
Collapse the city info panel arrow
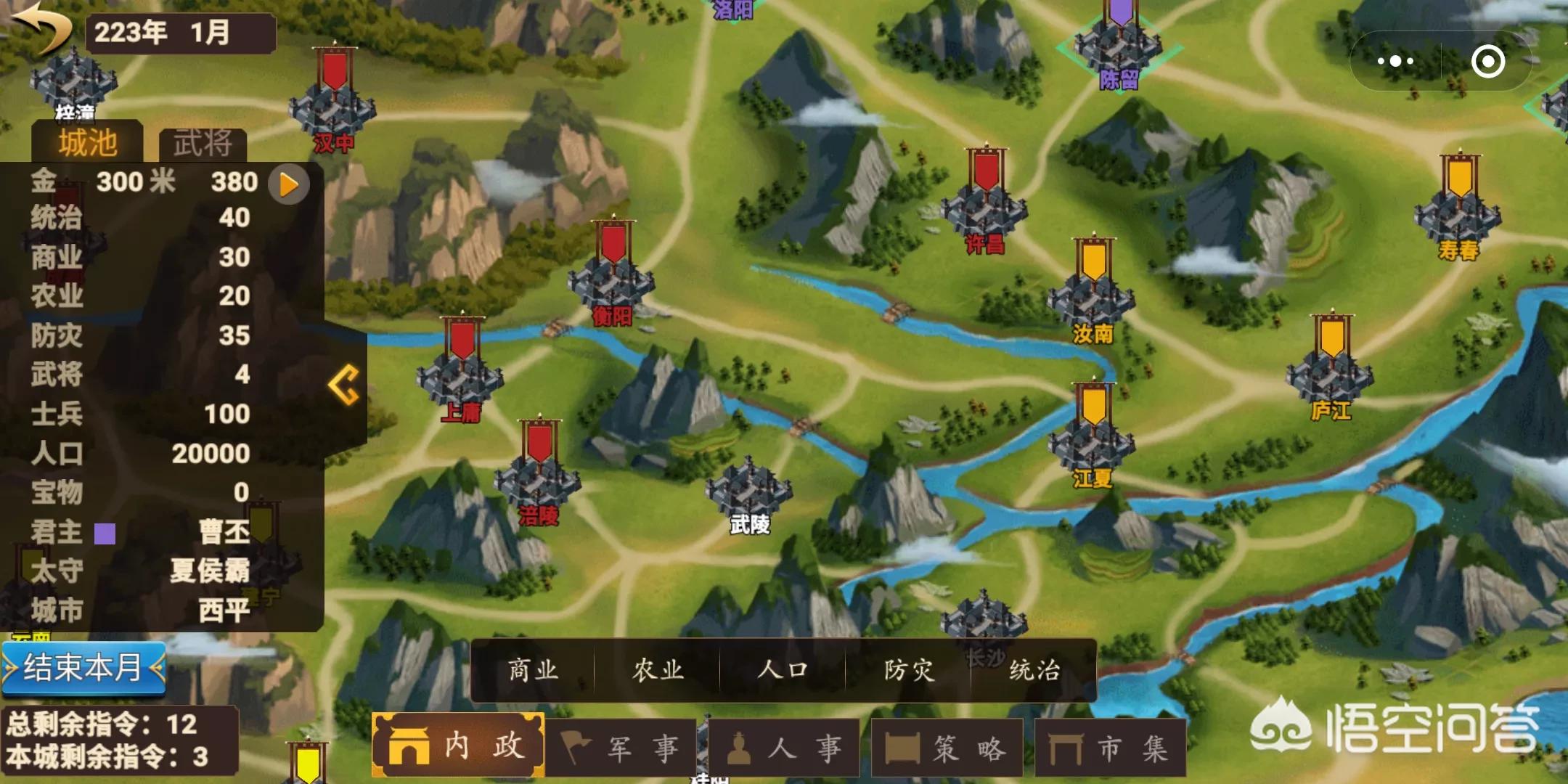point(344,384)
